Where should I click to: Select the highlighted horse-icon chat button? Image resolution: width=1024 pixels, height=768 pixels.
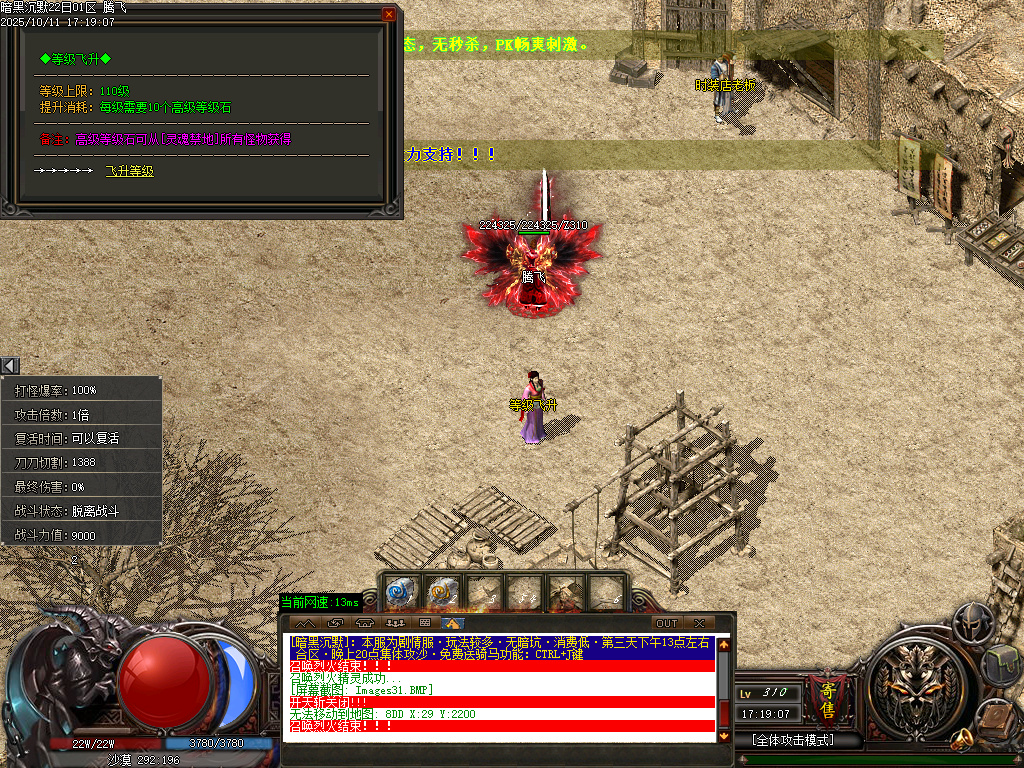(453, 624)
